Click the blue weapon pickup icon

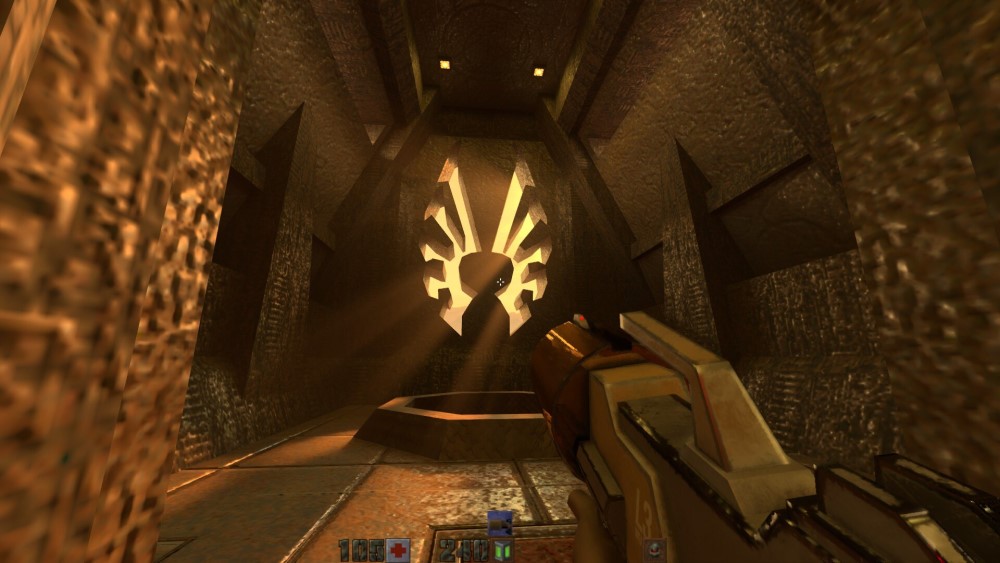click(x=499, y=522)
